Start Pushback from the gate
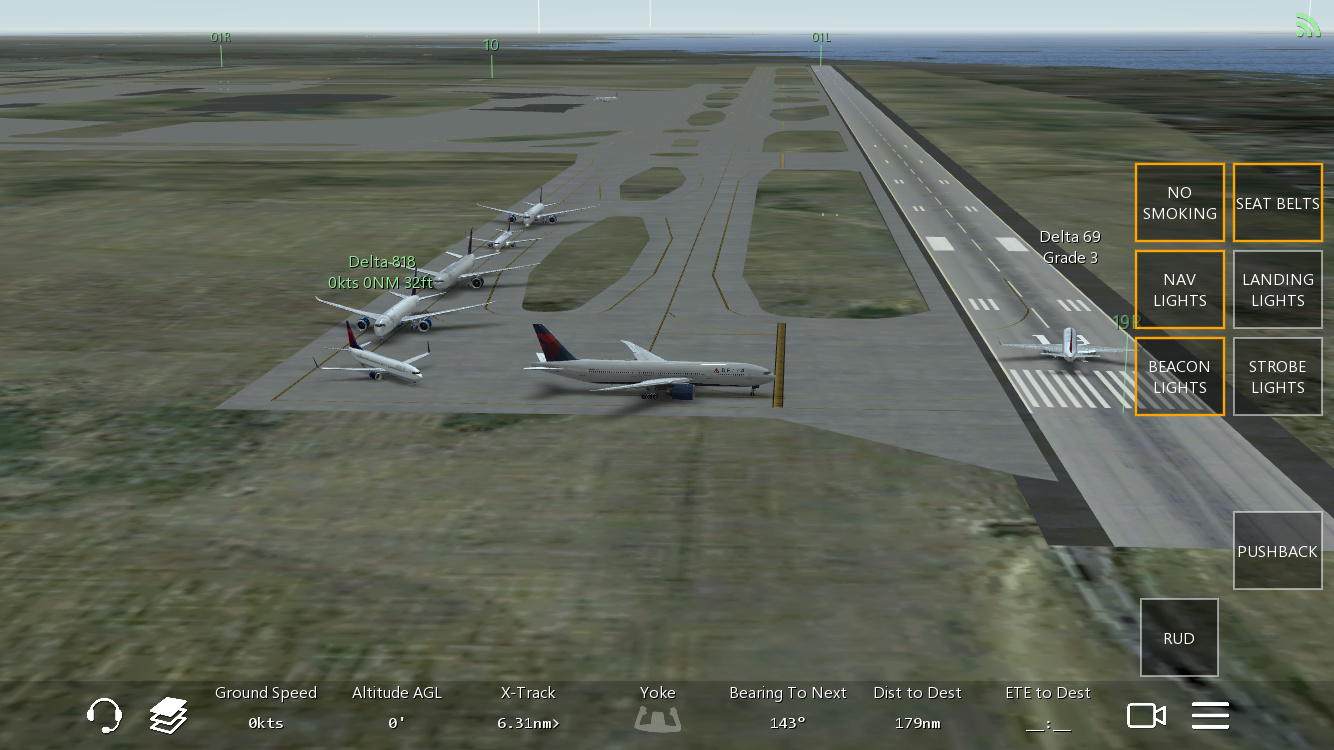This screenshot has height=750, width=1334. click(1277, 551)
